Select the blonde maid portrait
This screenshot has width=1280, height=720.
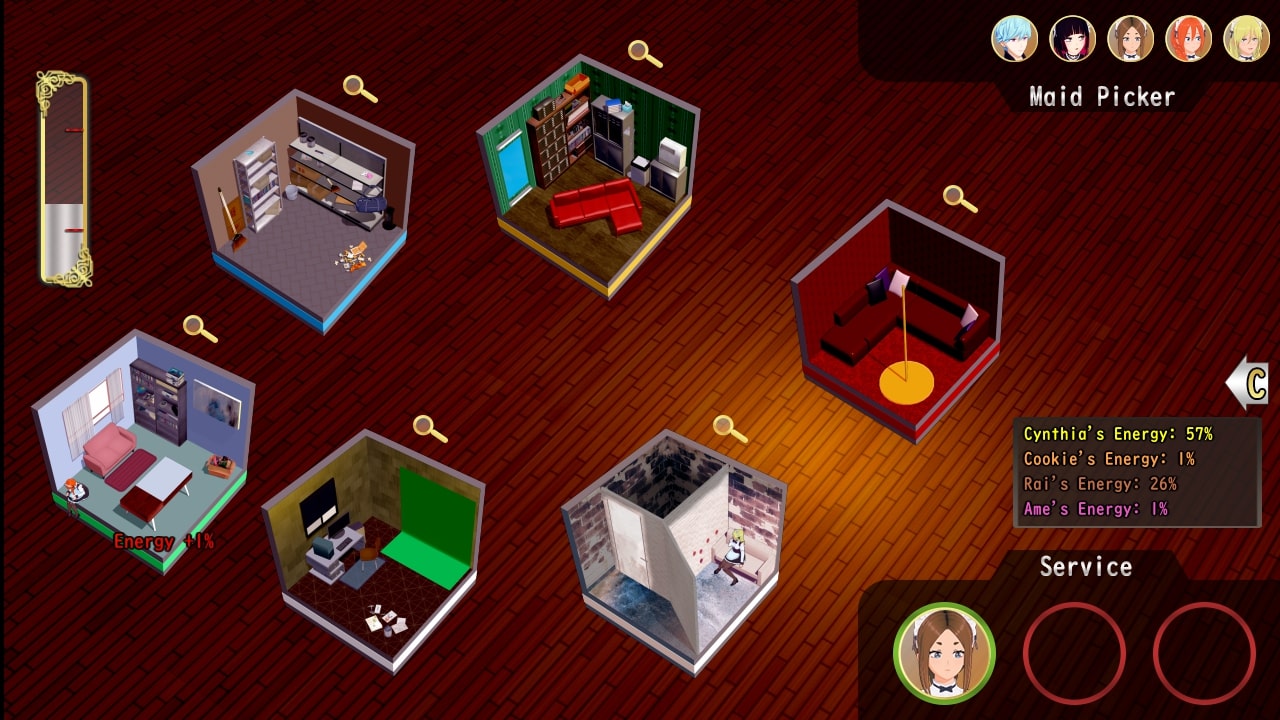click(1246, 39)
